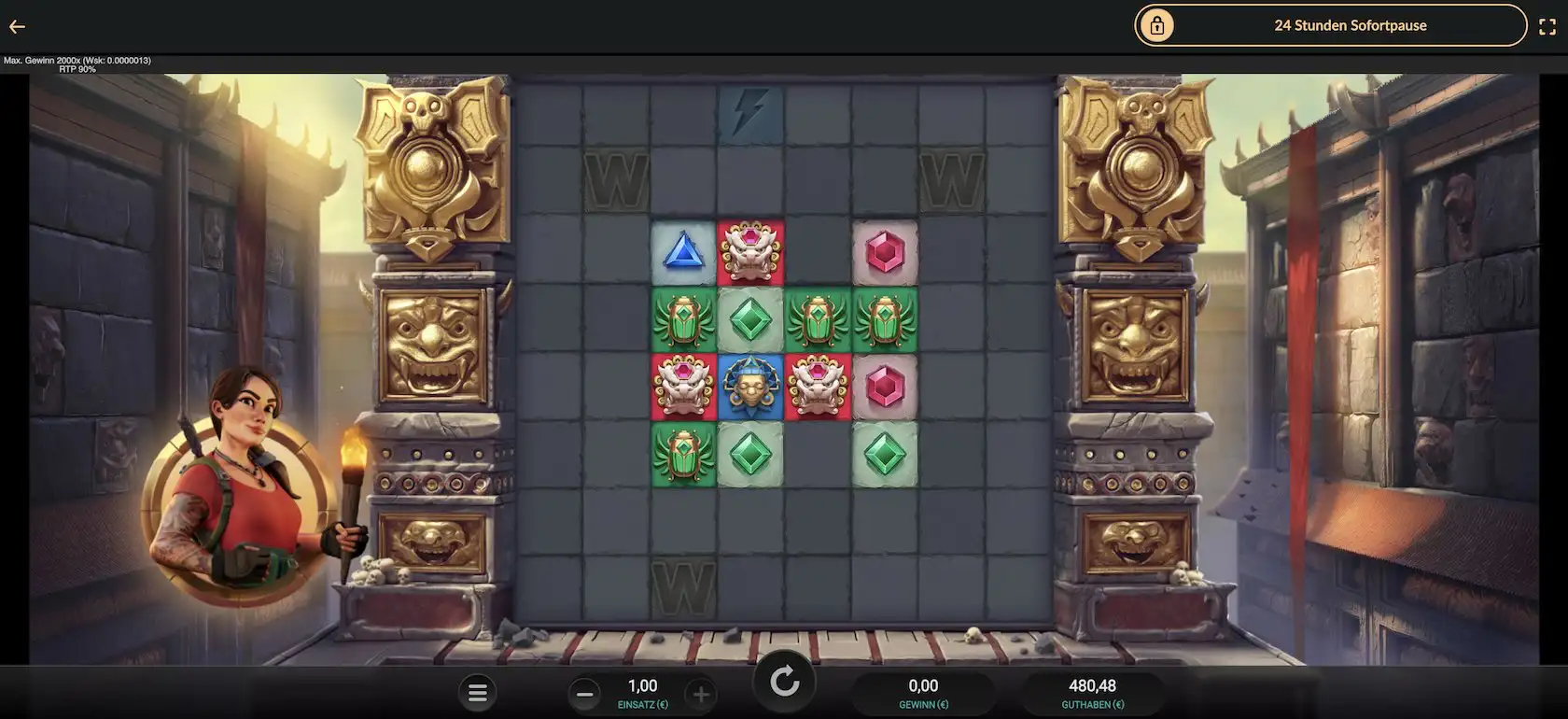
Task: Click a green scarab symbol
Action: tap(684, 320)
